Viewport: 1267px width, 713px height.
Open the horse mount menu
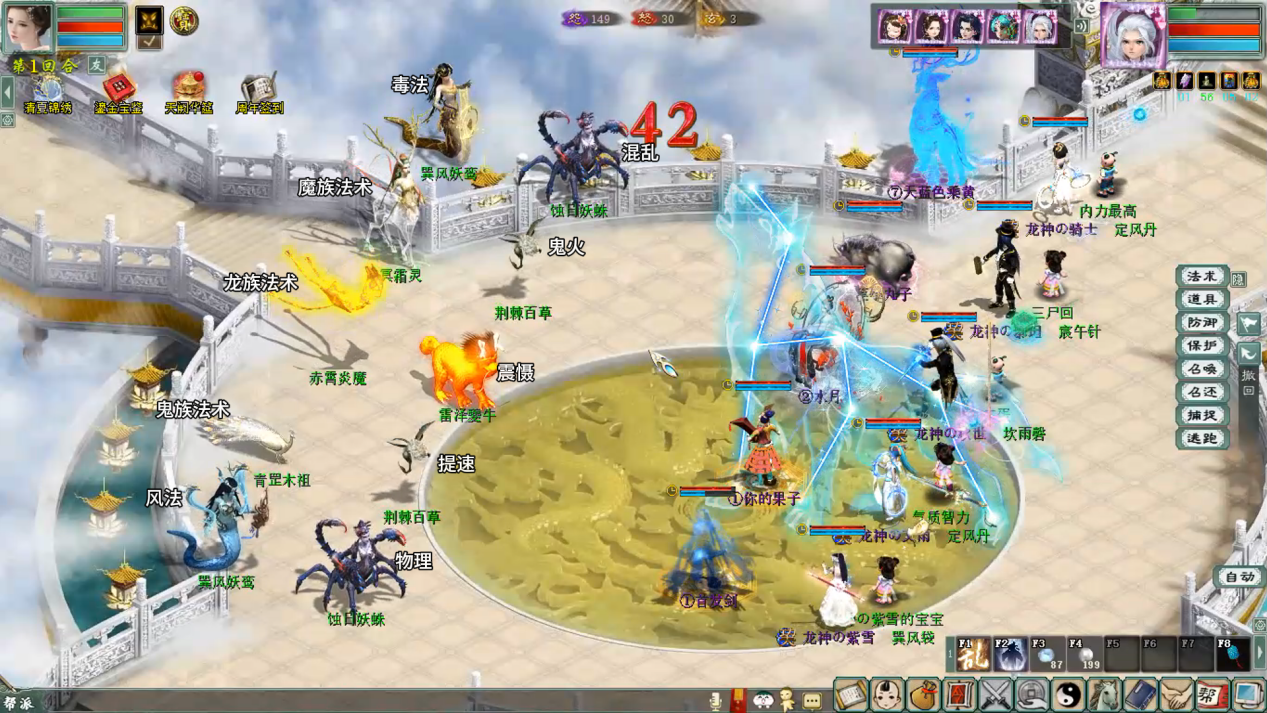click(x=1104, y=694)
